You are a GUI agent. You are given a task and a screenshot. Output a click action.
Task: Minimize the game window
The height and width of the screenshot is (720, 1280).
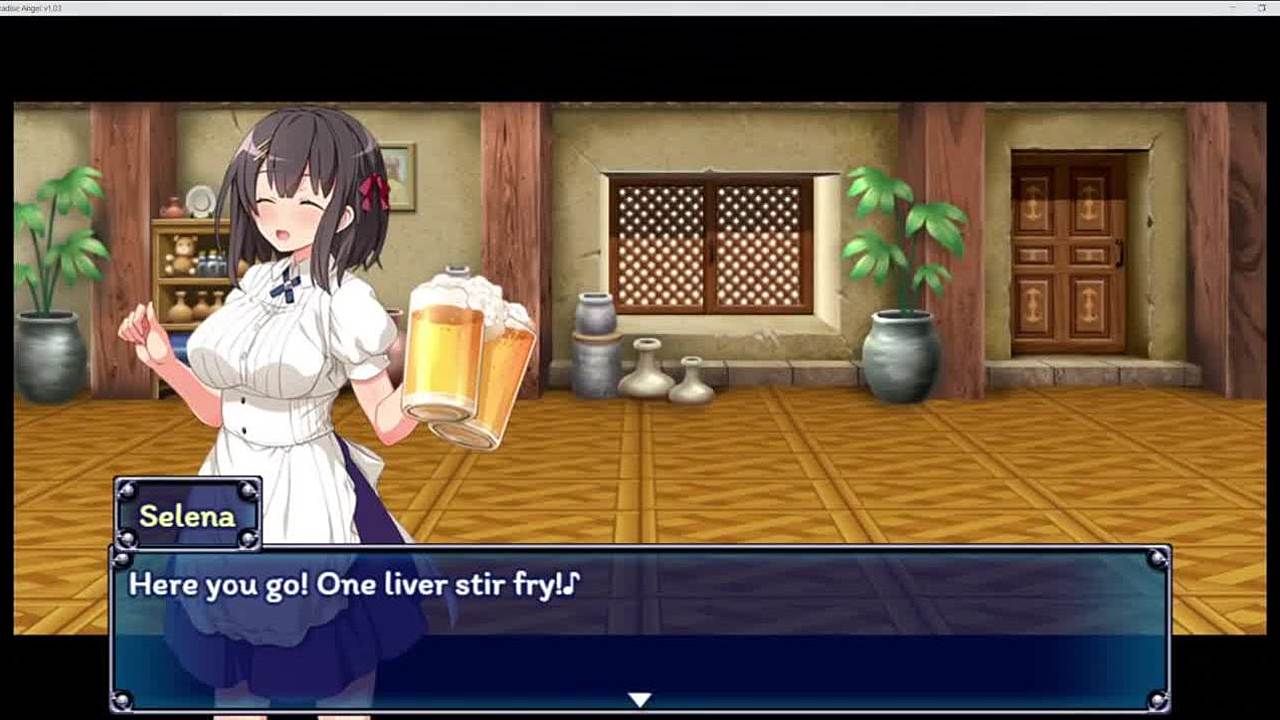tap(1232, 7)
